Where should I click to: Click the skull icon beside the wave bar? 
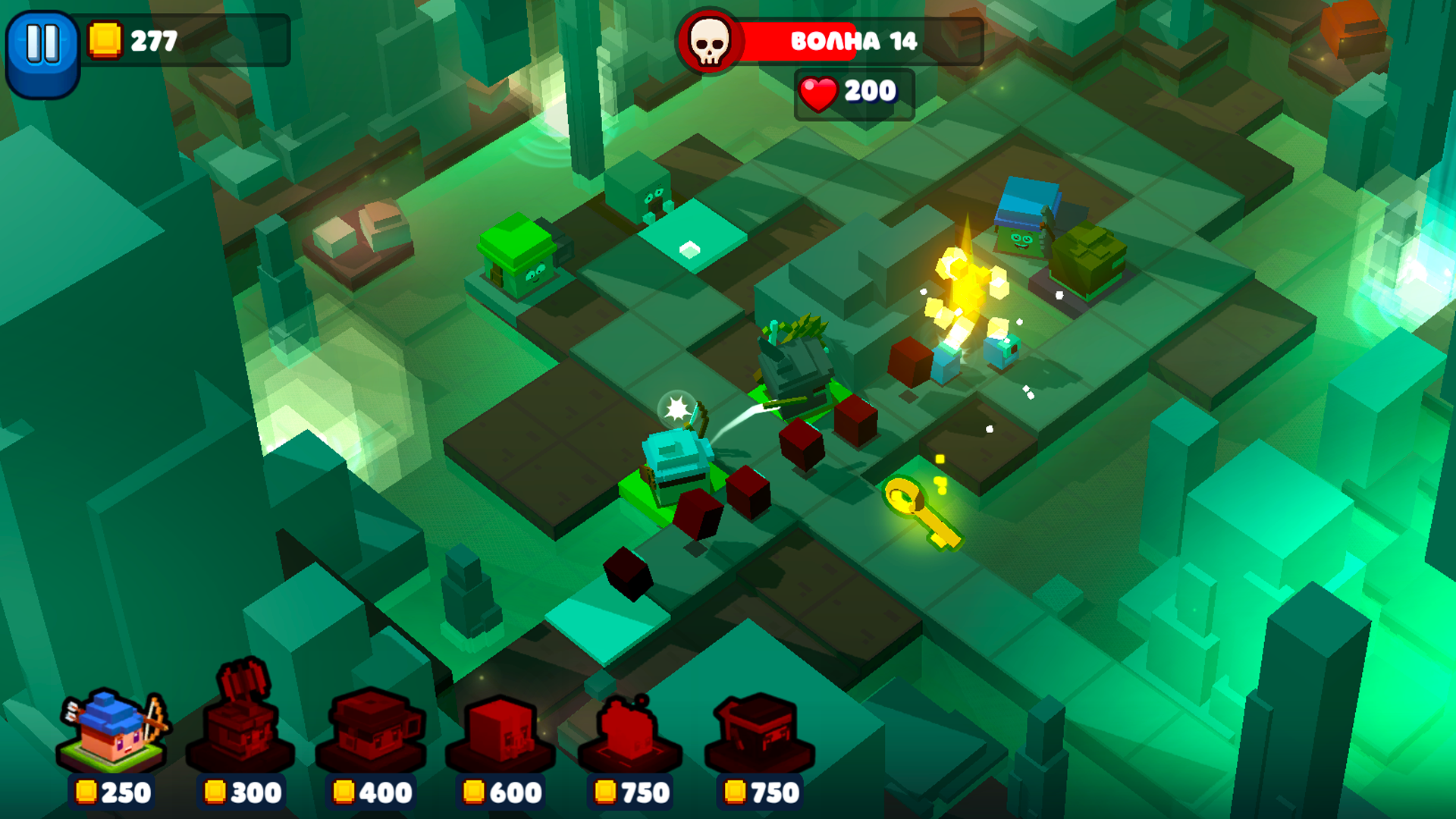click(x=709, y=43)
